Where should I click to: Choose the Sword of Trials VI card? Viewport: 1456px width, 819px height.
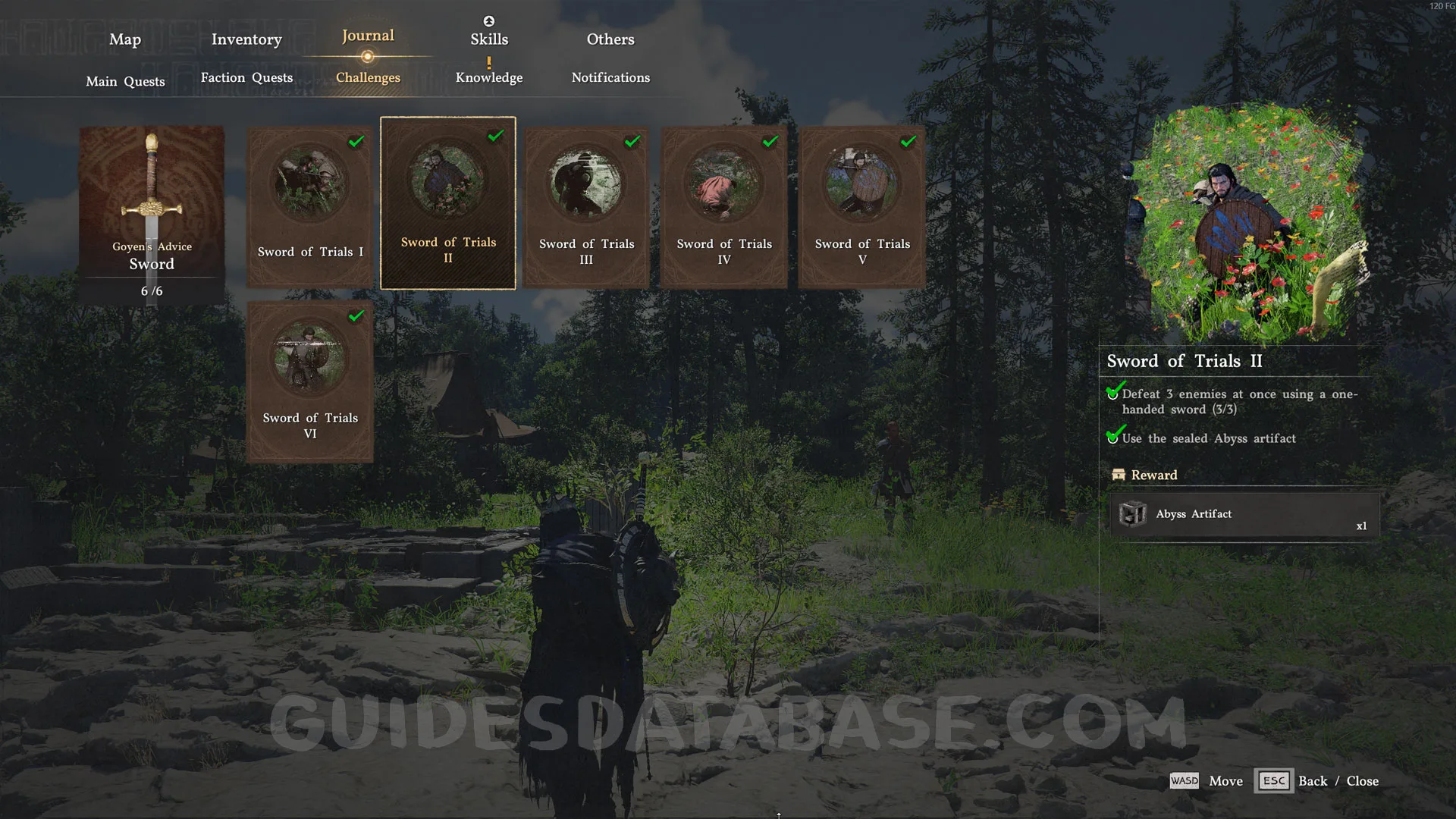coord(310,381)
